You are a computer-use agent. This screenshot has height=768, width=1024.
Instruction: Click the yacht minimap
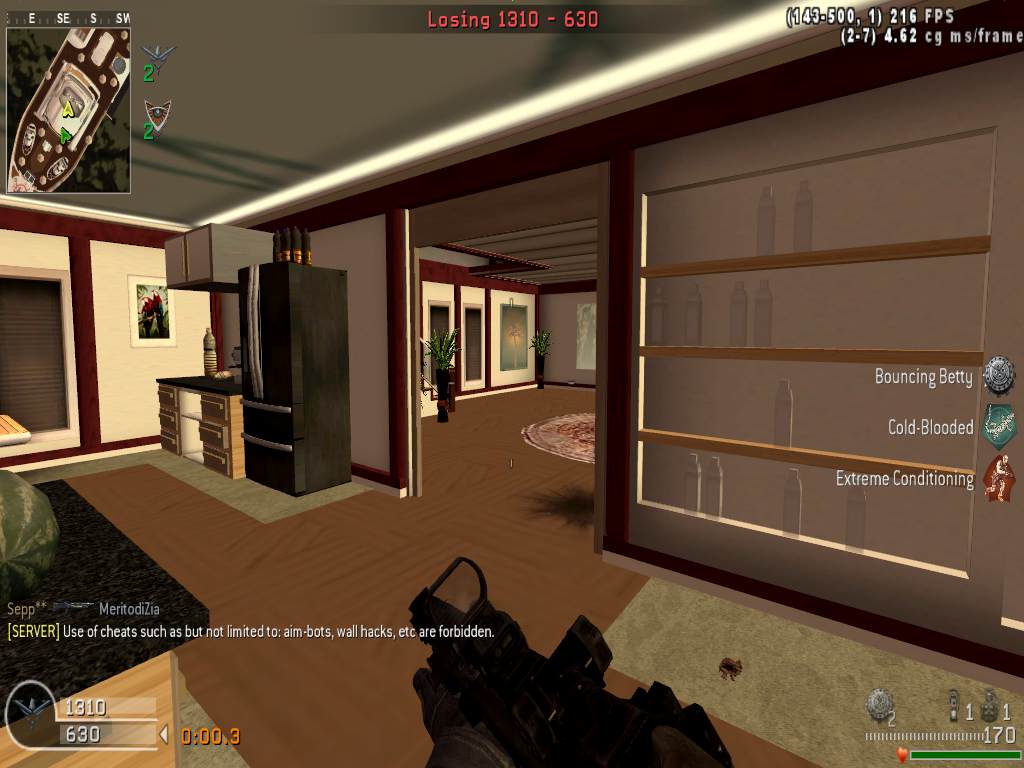[x=68, y=110]
